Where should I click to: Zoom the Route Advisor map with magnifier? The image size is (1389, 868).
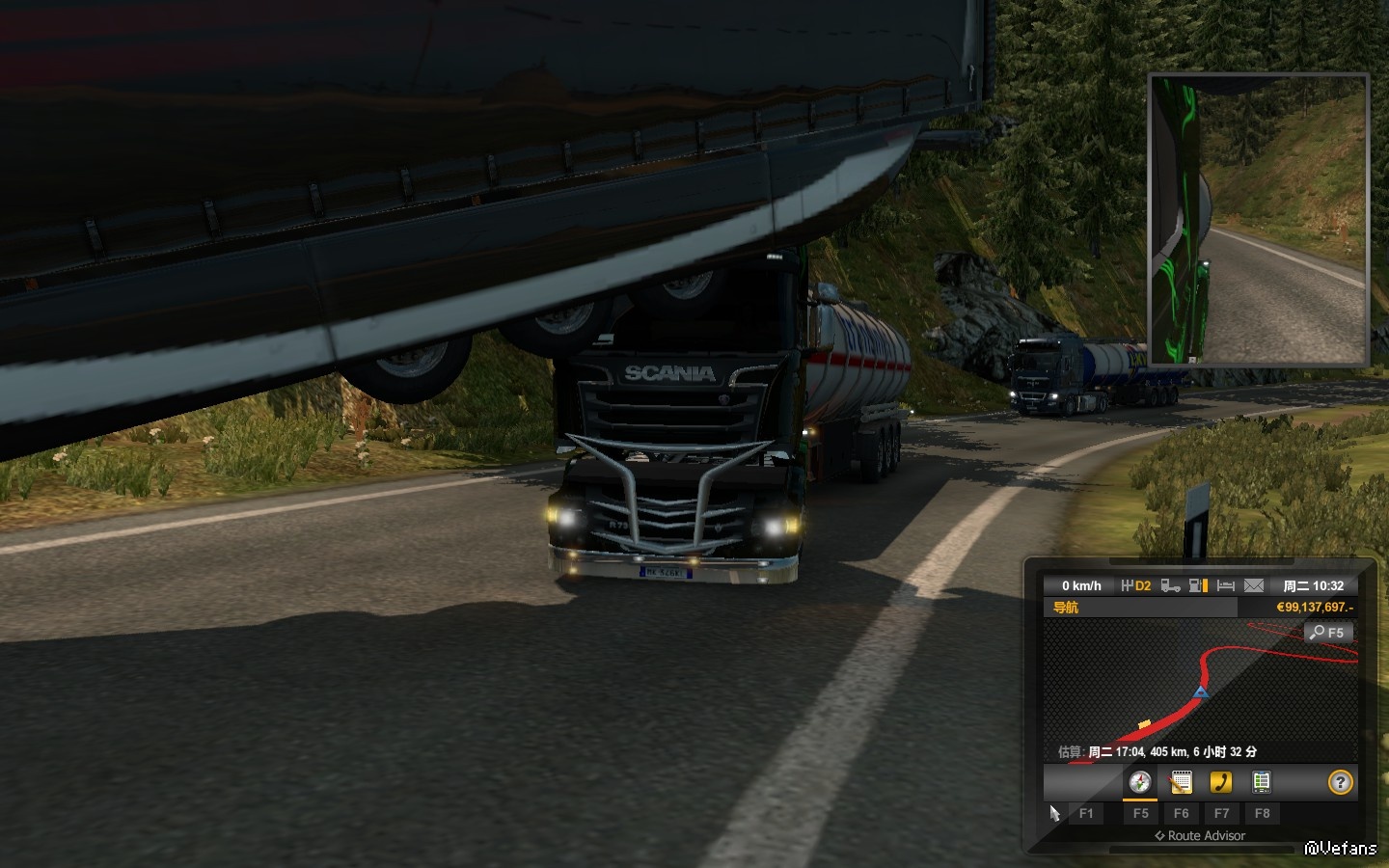pyautogui.click(x=1328, y=633)
